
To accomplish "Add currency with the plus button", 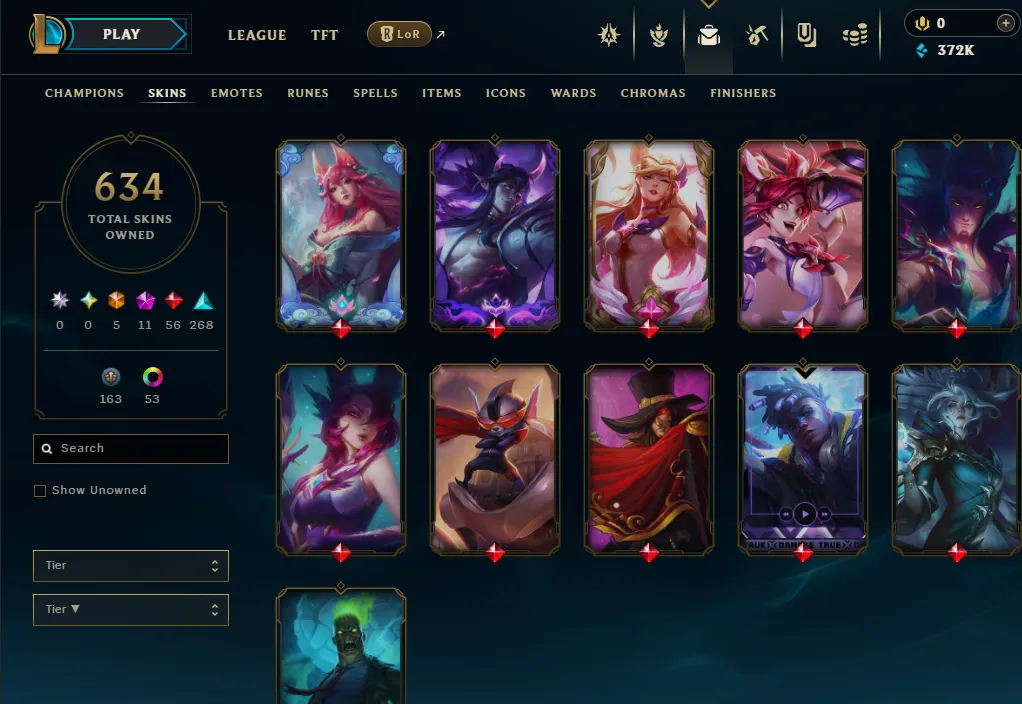I will [1005, 23].
